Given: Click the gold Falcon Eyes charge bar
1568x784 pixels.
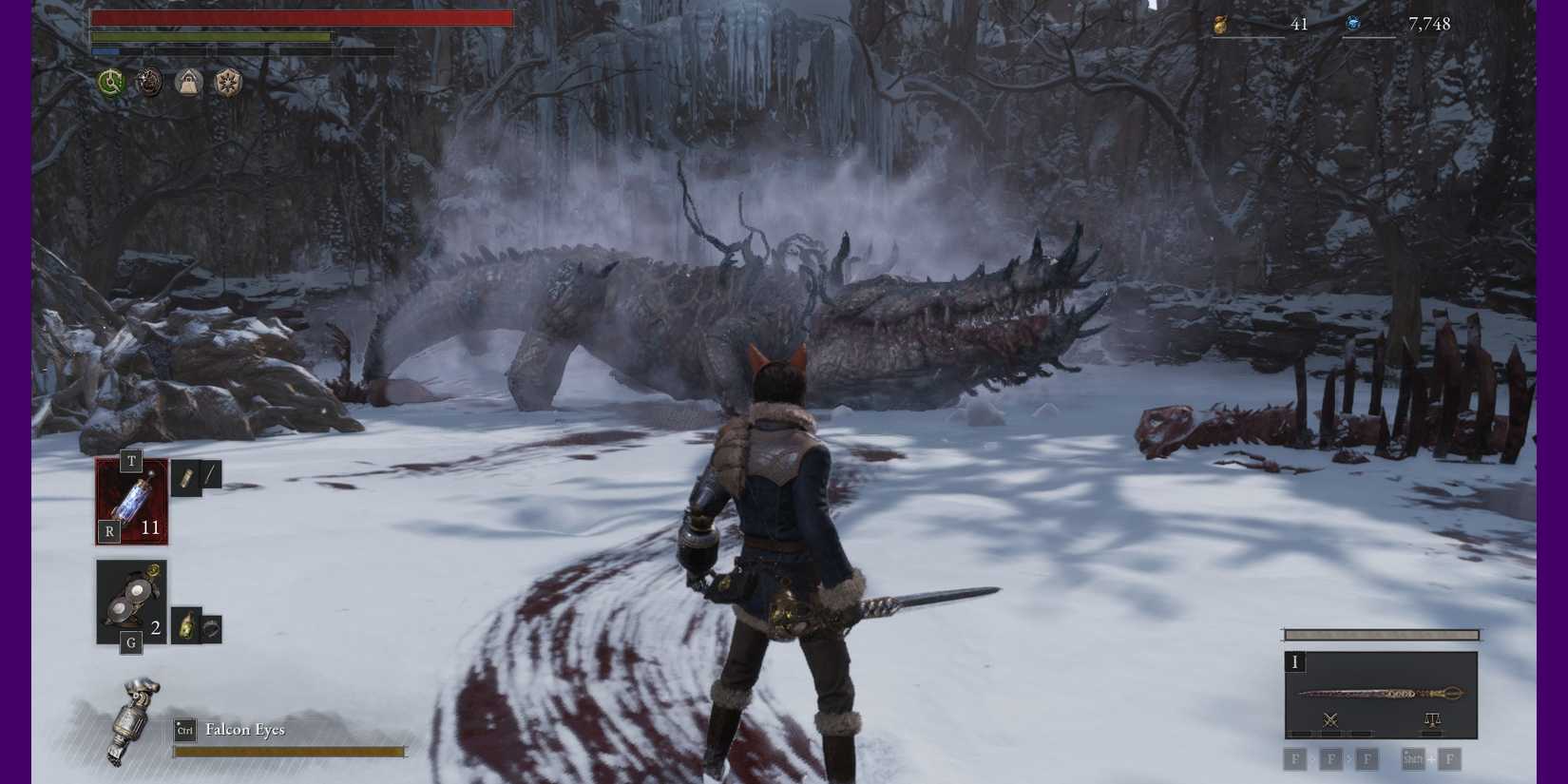Looking at the screenshot, I should tap(288, 751).
